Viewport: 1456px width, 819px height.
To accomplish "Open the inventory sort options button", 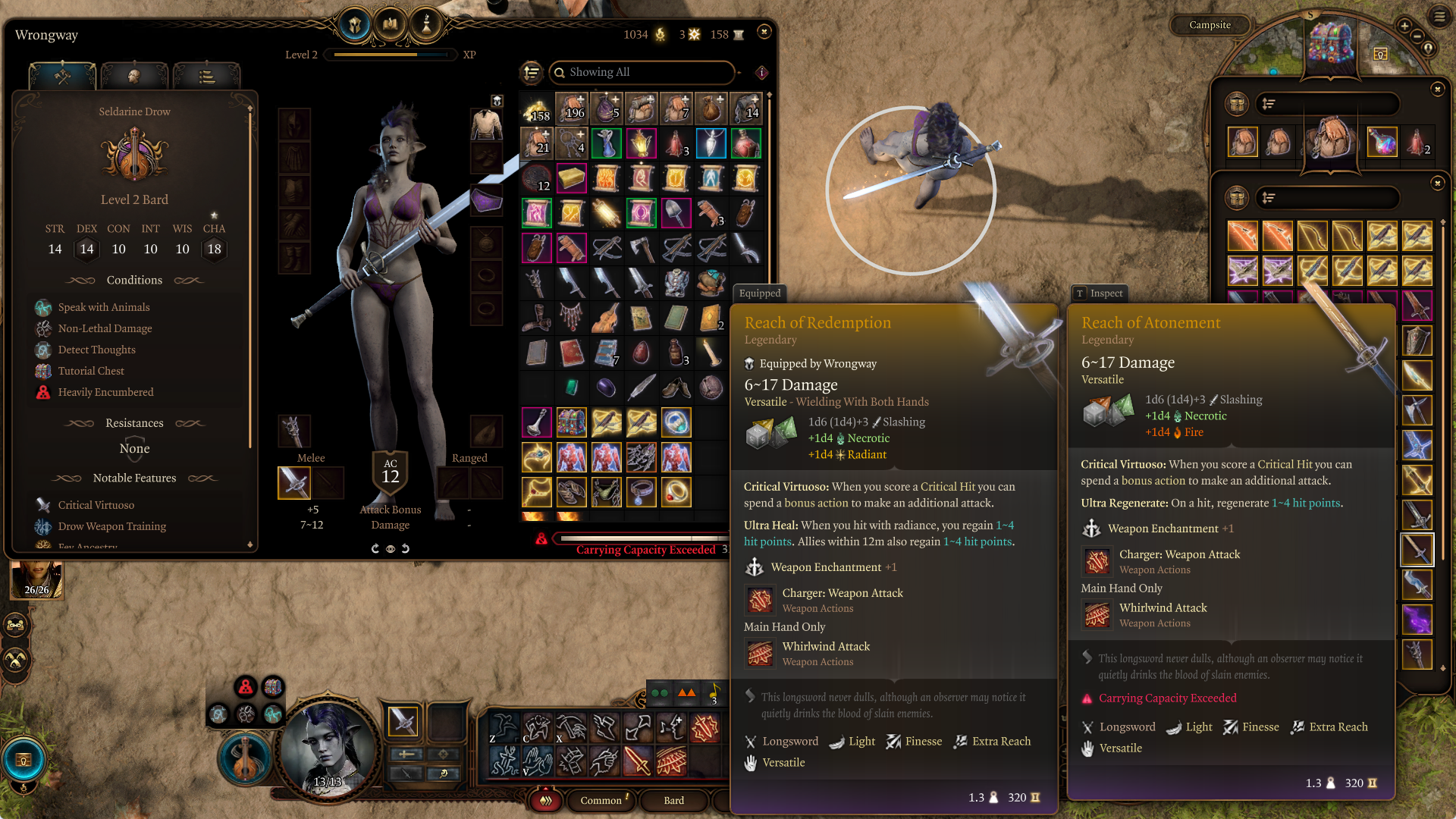I will 532,72.
